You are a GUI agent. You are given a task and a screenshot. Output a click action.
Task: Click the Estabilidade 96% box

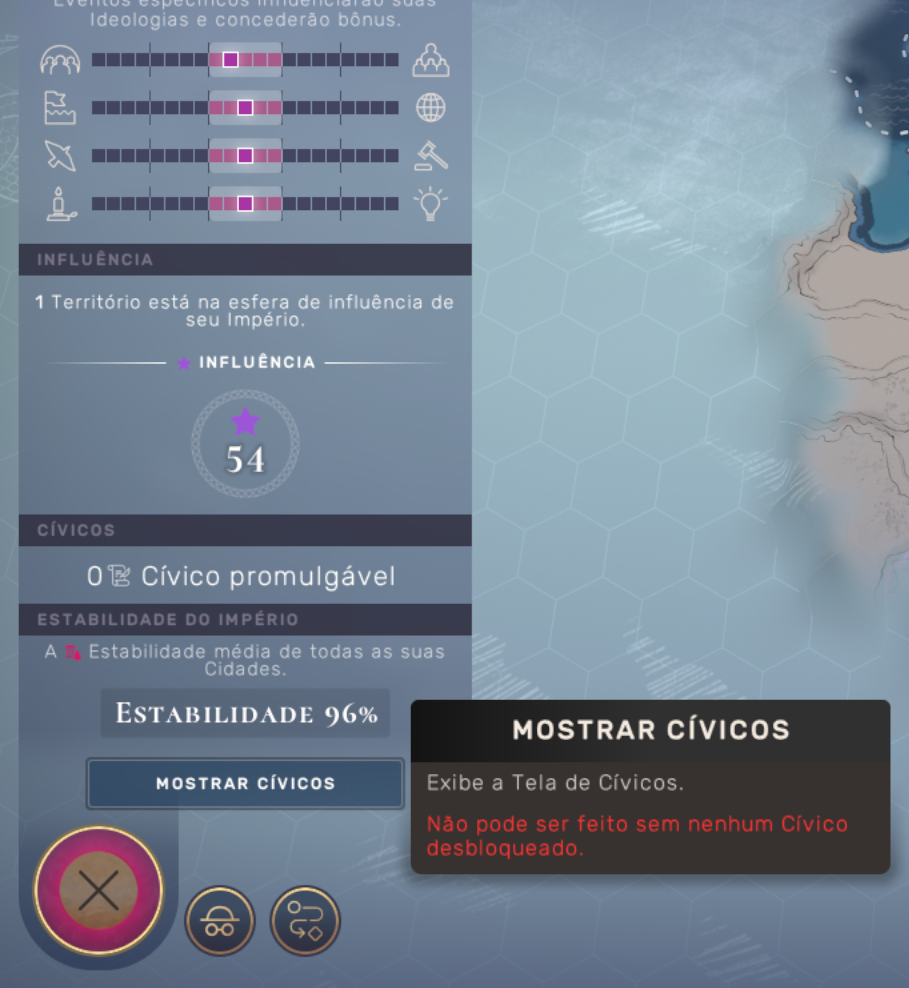tap(245, 714)
